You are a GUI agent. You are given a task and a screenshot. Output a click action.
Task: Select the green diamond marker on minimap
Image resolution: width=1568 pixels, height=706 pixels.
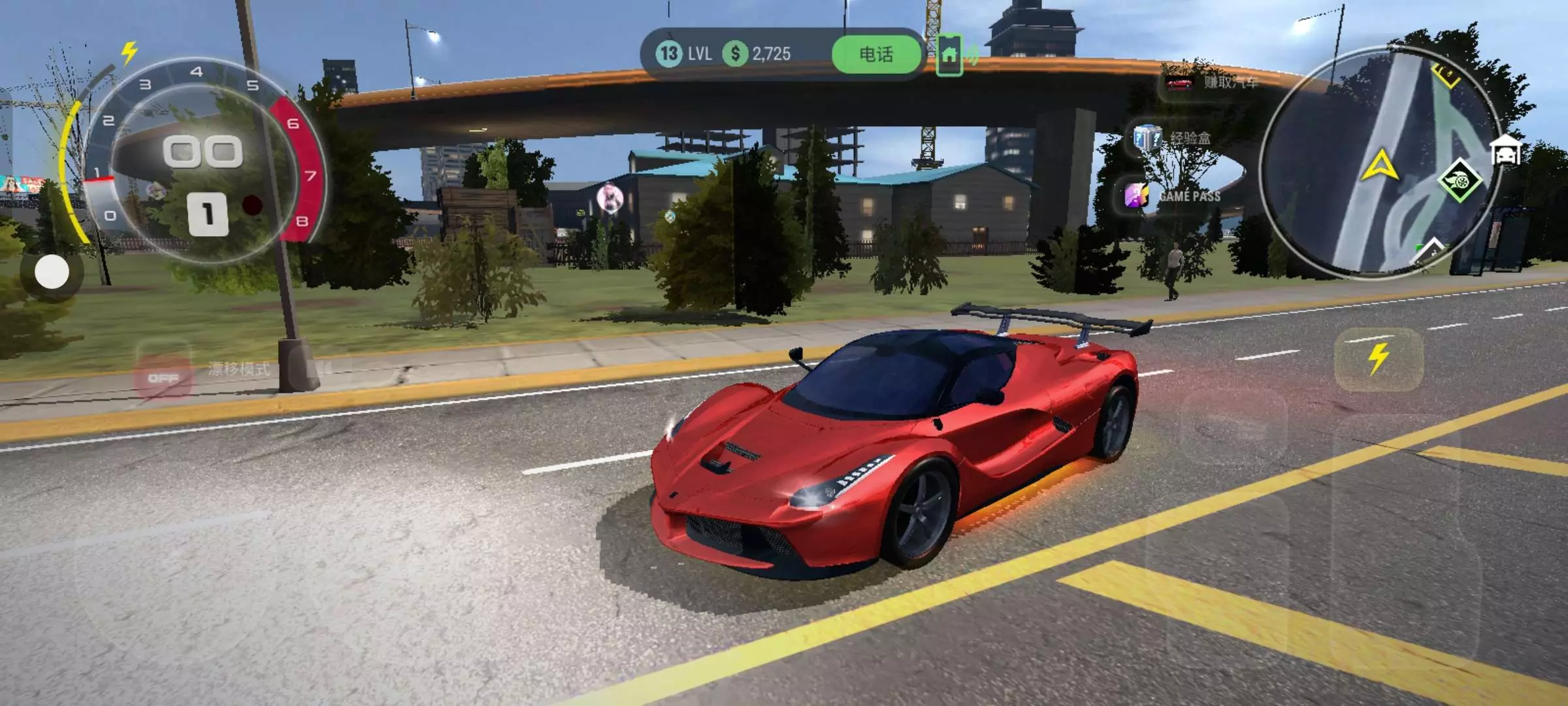point(1459,180)
